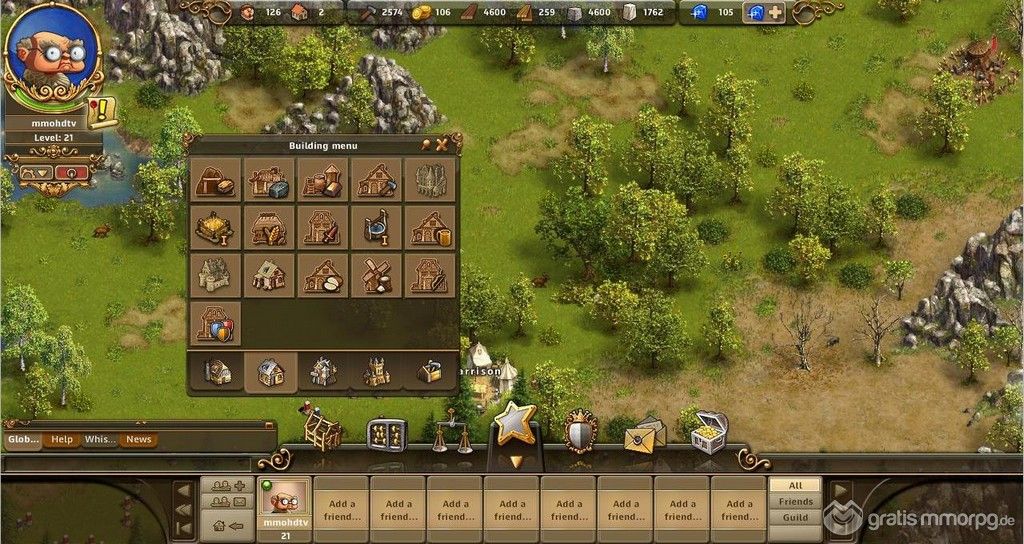Image resolution: width=1024 pixels, height=544 pixels.
Task: Click the yellow quest book exclamation icon
Action: (x=102, y=113)
